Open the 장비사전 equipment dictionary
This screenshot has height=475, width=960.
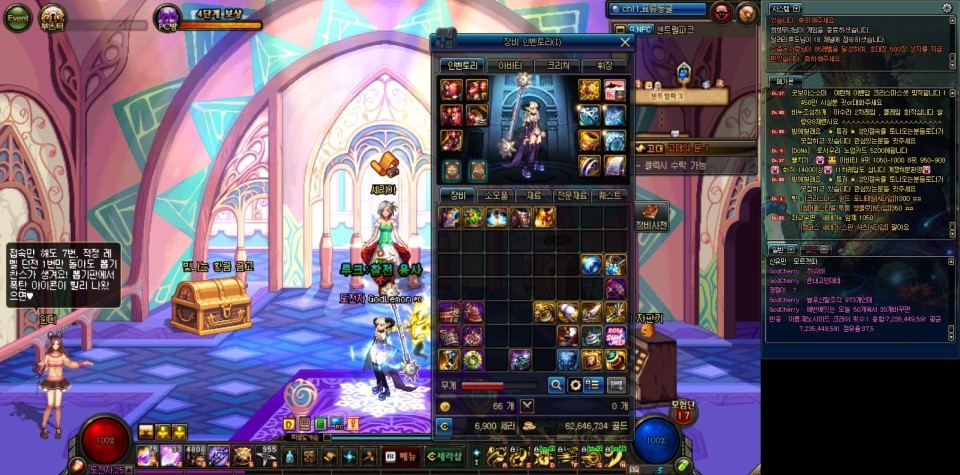tap(651, 215)
